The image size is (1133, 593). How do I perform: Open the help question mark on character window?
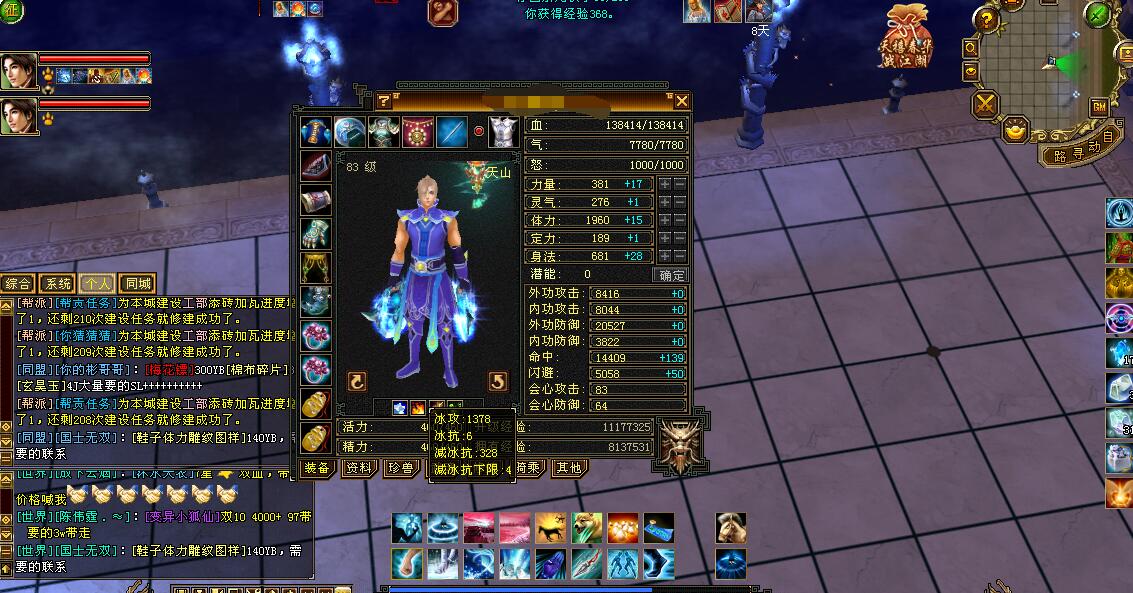(383, 101)
